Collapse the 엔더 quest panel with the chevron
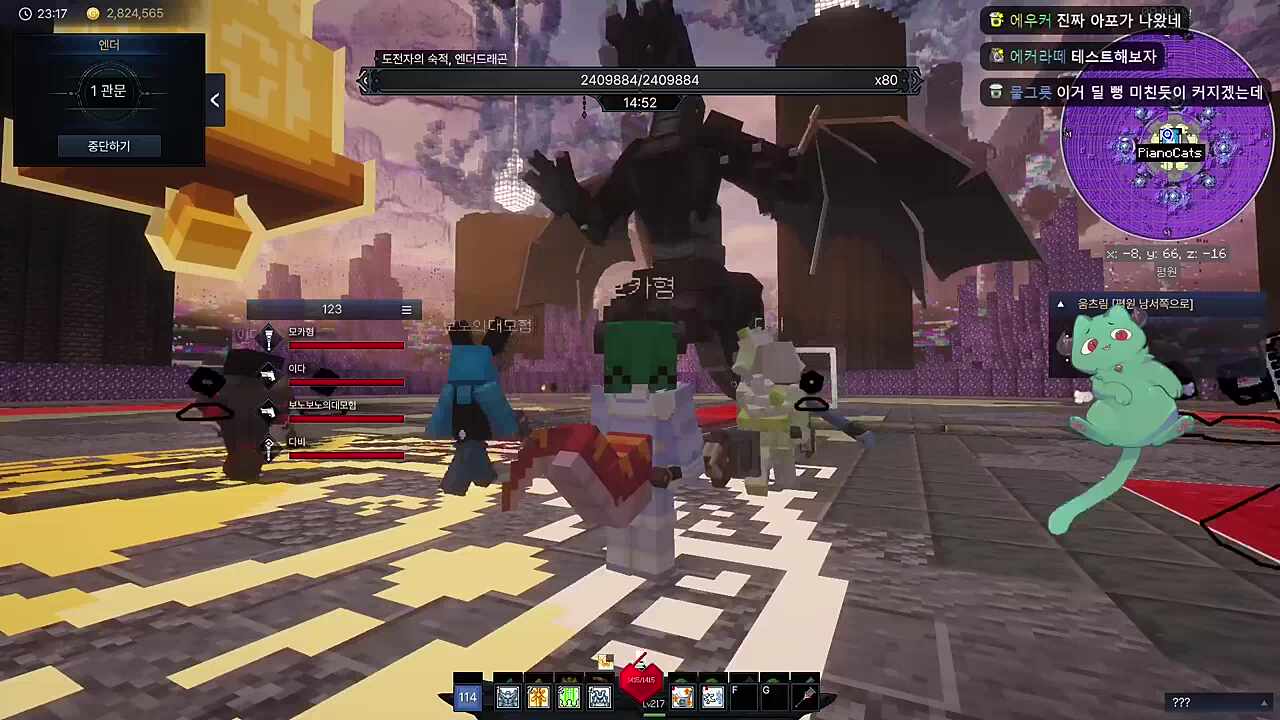Screen dimensions: 1280x720 pyautogui.click(x=214, y=99)
